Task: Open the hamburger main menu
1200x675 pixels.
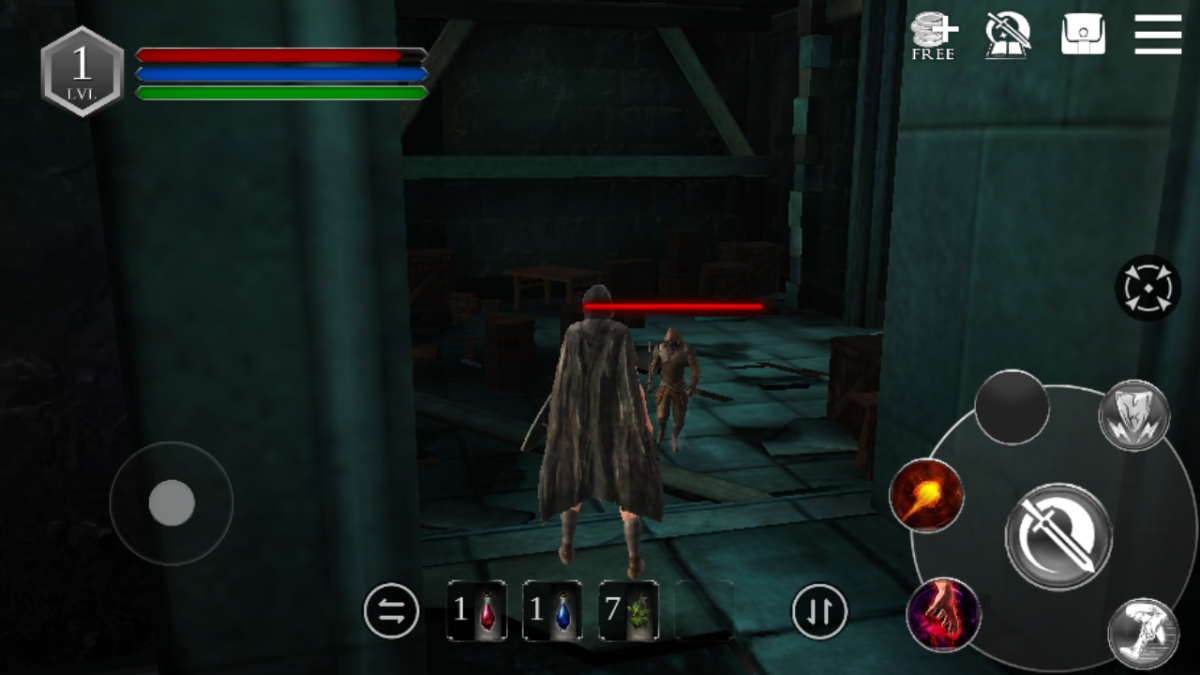Action: pyautogui.click(x=1157, y=35)
